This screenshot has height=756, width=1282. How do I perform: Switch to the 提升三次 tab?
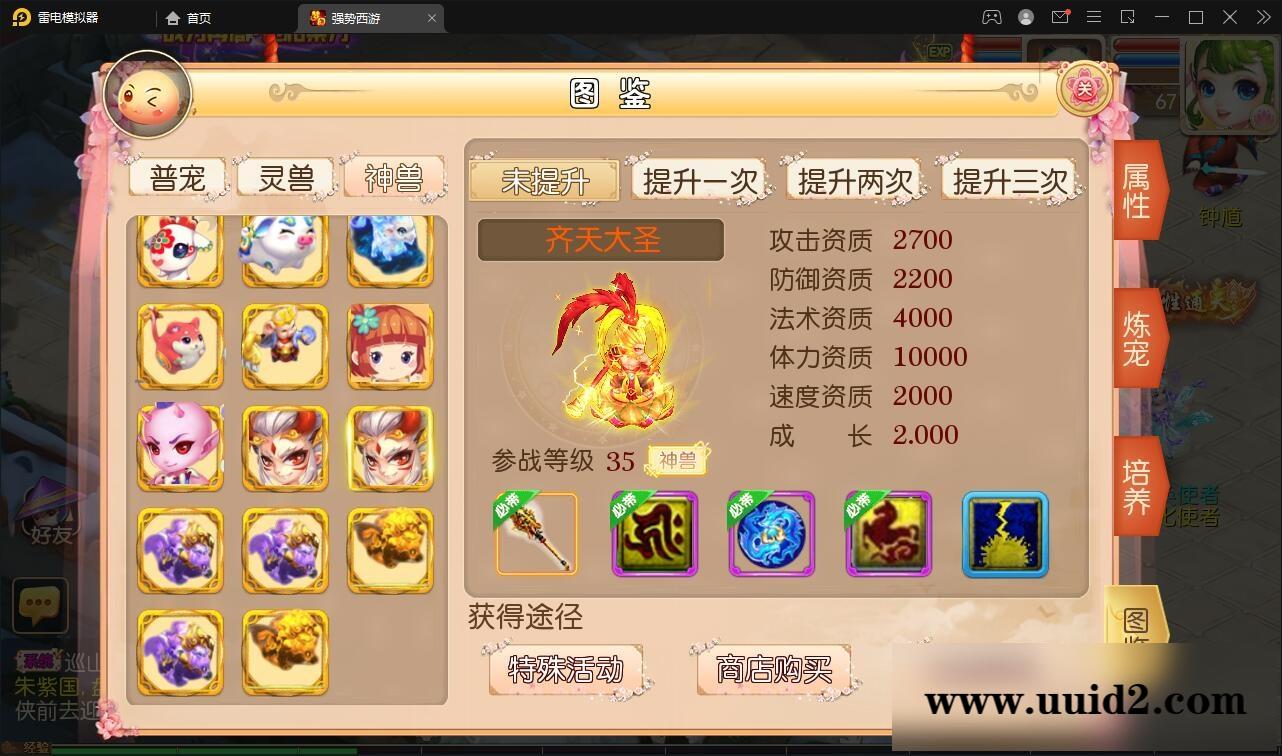coord(1011,180)
